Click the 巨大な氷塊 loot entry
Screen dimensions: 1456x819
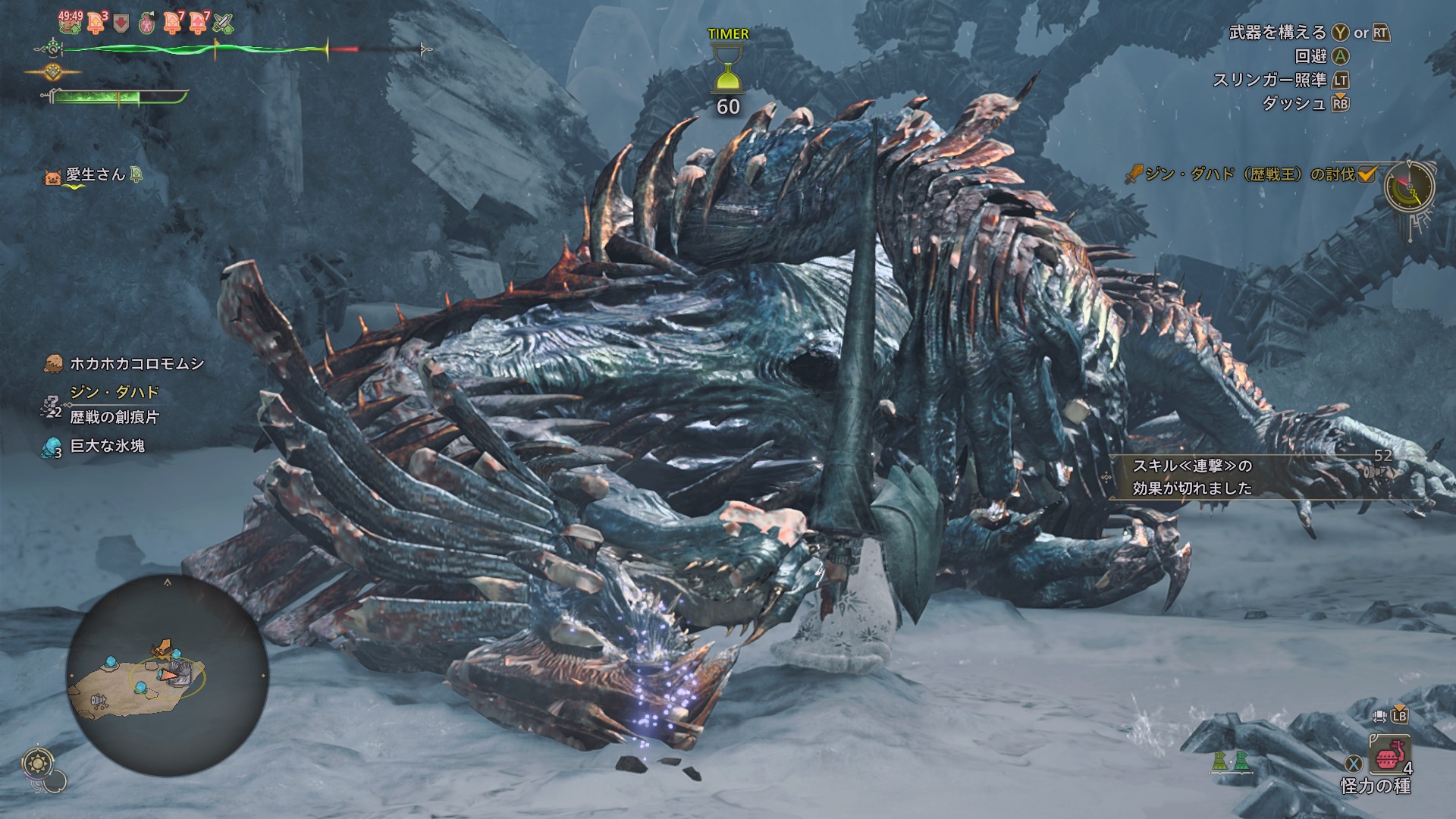(106, 446)
